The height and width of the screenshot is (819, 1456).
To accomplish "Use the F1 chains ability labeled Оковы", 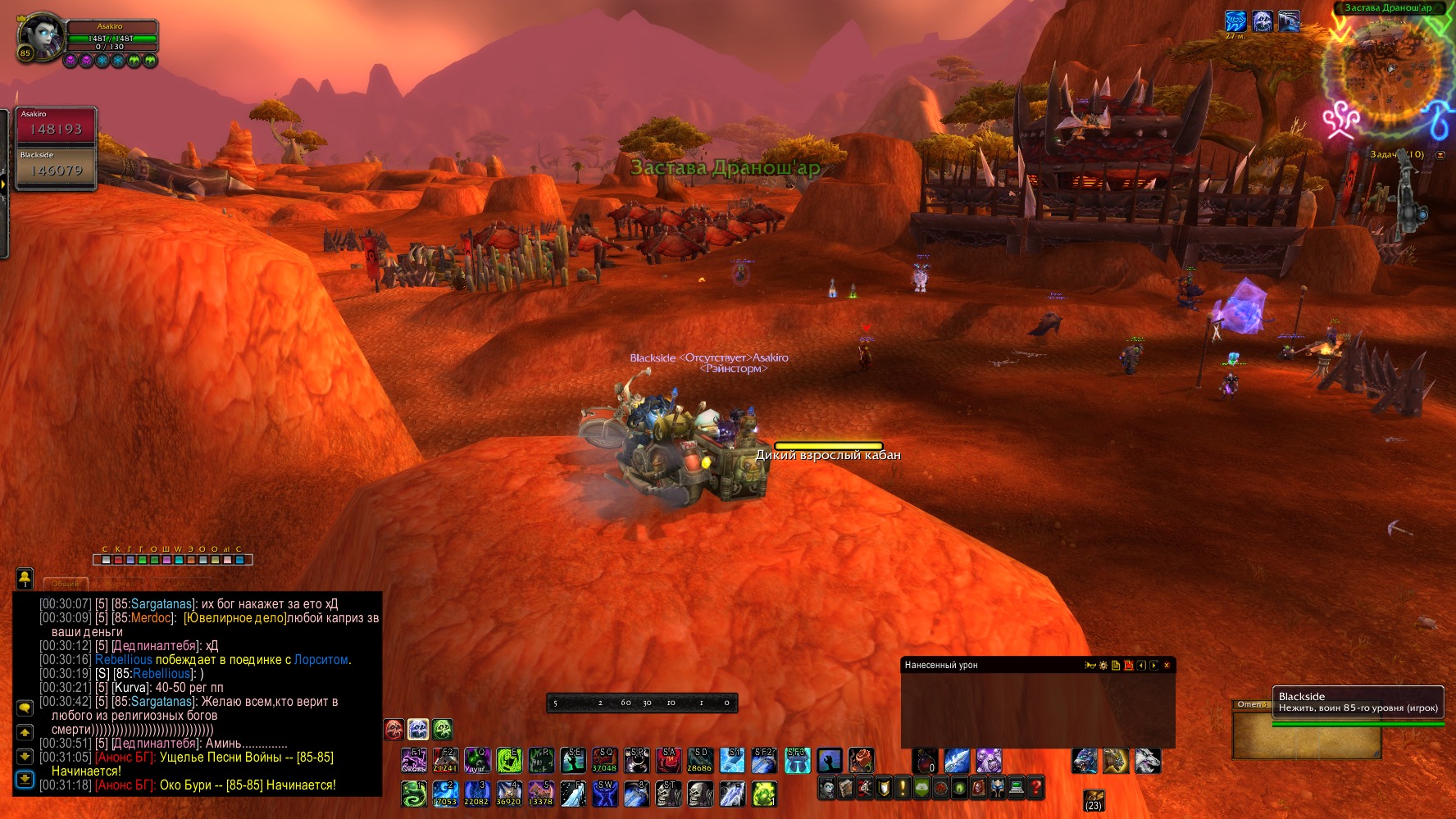I will (x=413, y=761).
